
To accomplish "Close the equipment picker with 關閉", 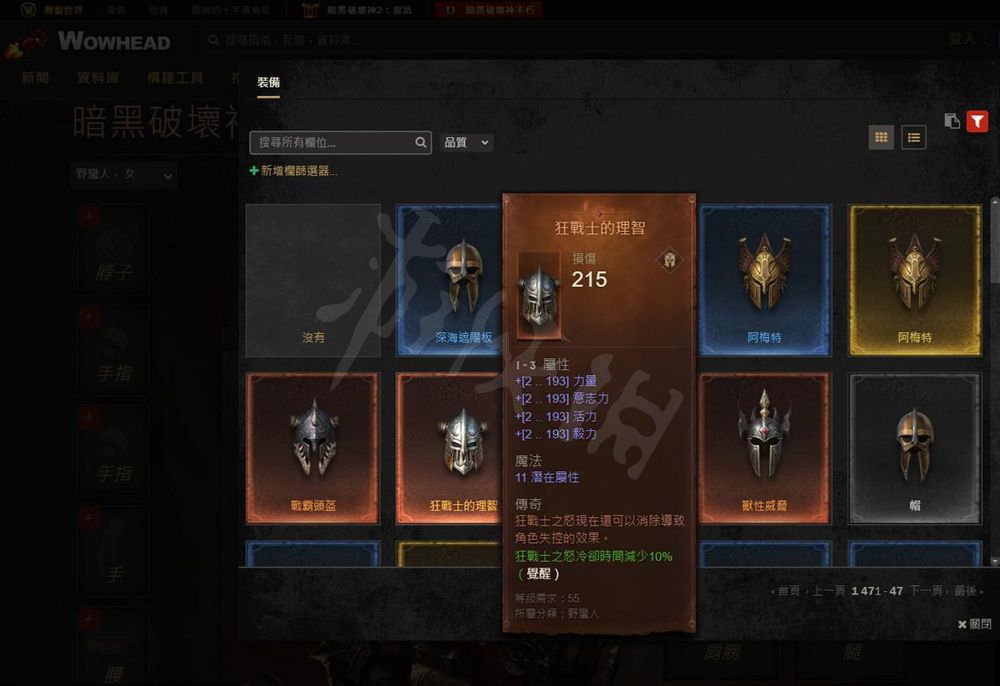I will tap(974, 624).
